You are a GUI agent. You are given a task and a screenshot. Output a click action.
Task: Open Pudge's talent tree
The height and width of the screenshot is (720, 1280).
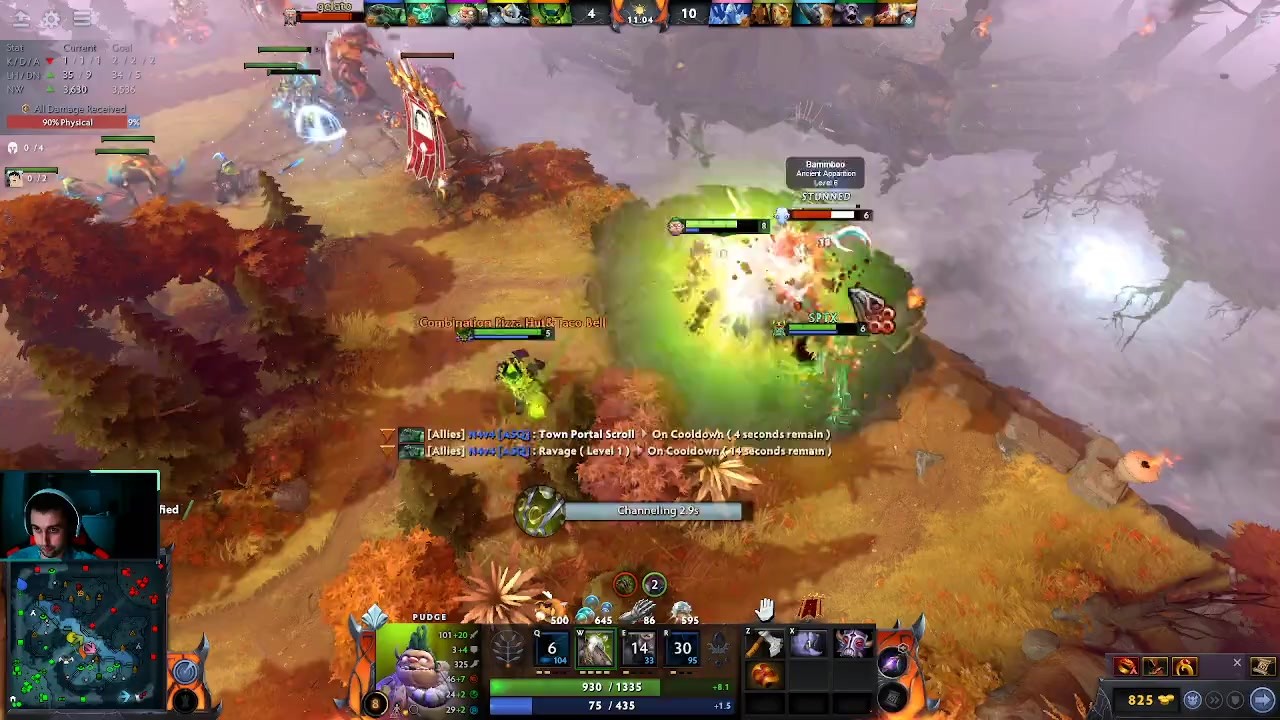[508, 650]
